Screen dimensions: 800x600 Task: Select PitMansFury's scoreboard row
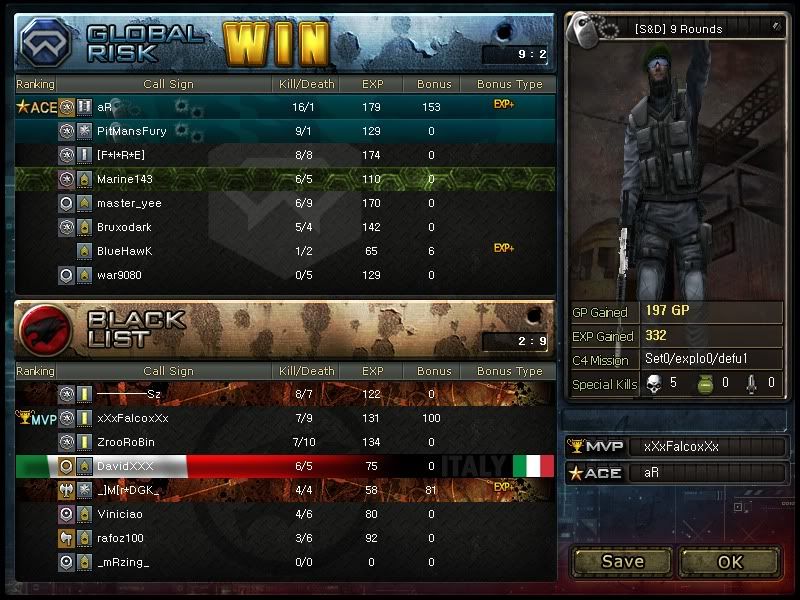pyautogui.click(x=131, y=130)
